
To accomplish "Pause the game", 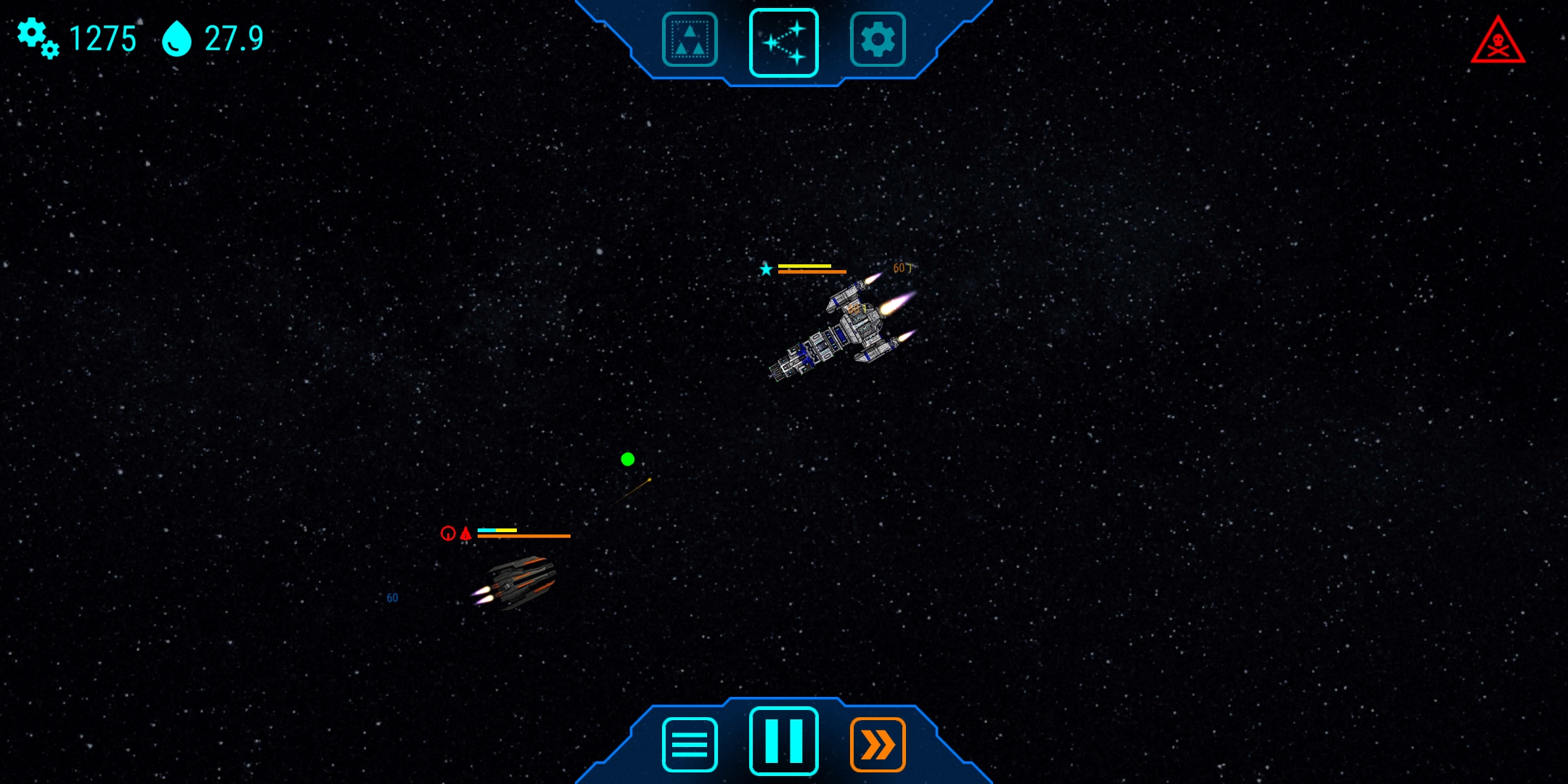I will [783, 741].
